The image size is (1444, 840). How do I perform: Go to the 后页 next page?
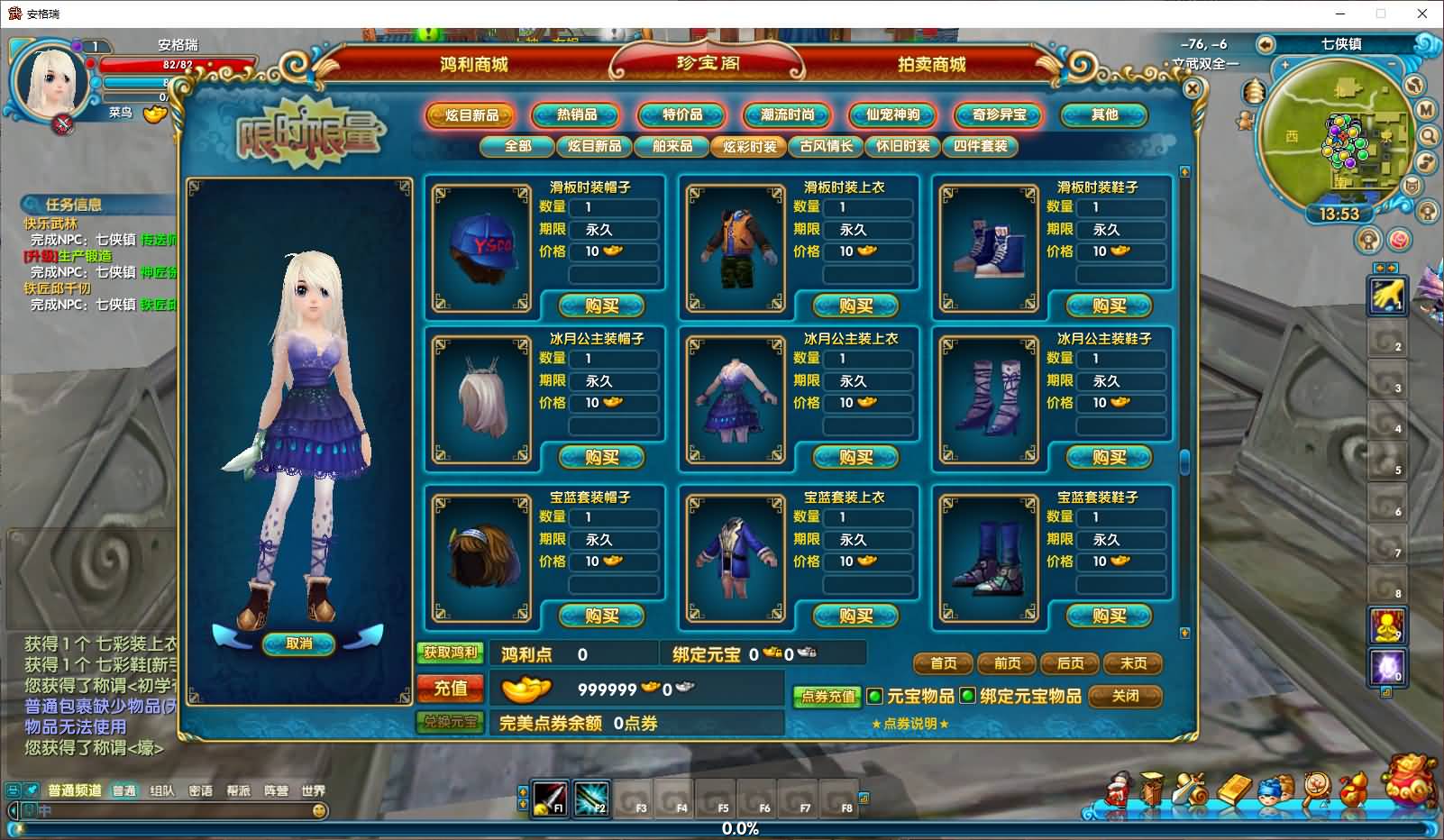(1070, 663)
